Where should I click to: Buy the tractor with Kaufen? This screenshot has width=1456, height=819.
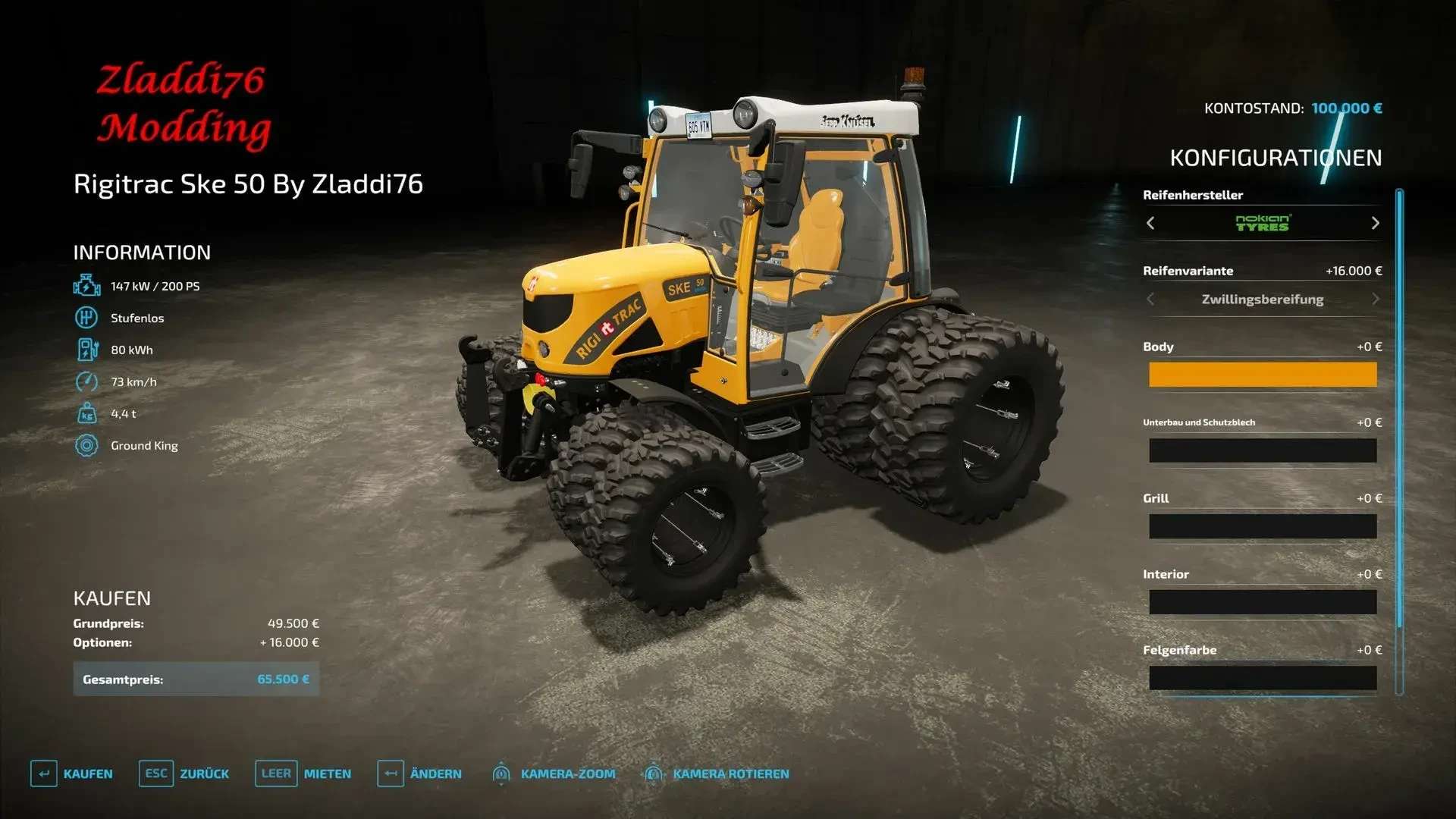[72, 773]
